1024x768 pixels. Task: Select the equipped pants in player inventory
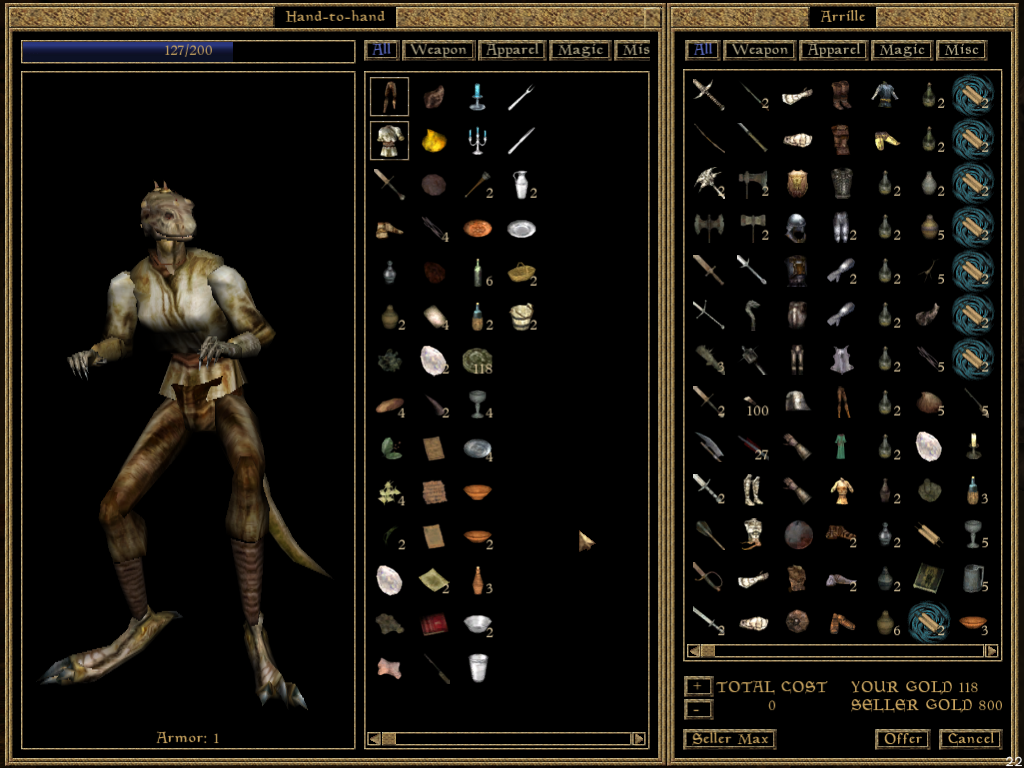point(389,96)
